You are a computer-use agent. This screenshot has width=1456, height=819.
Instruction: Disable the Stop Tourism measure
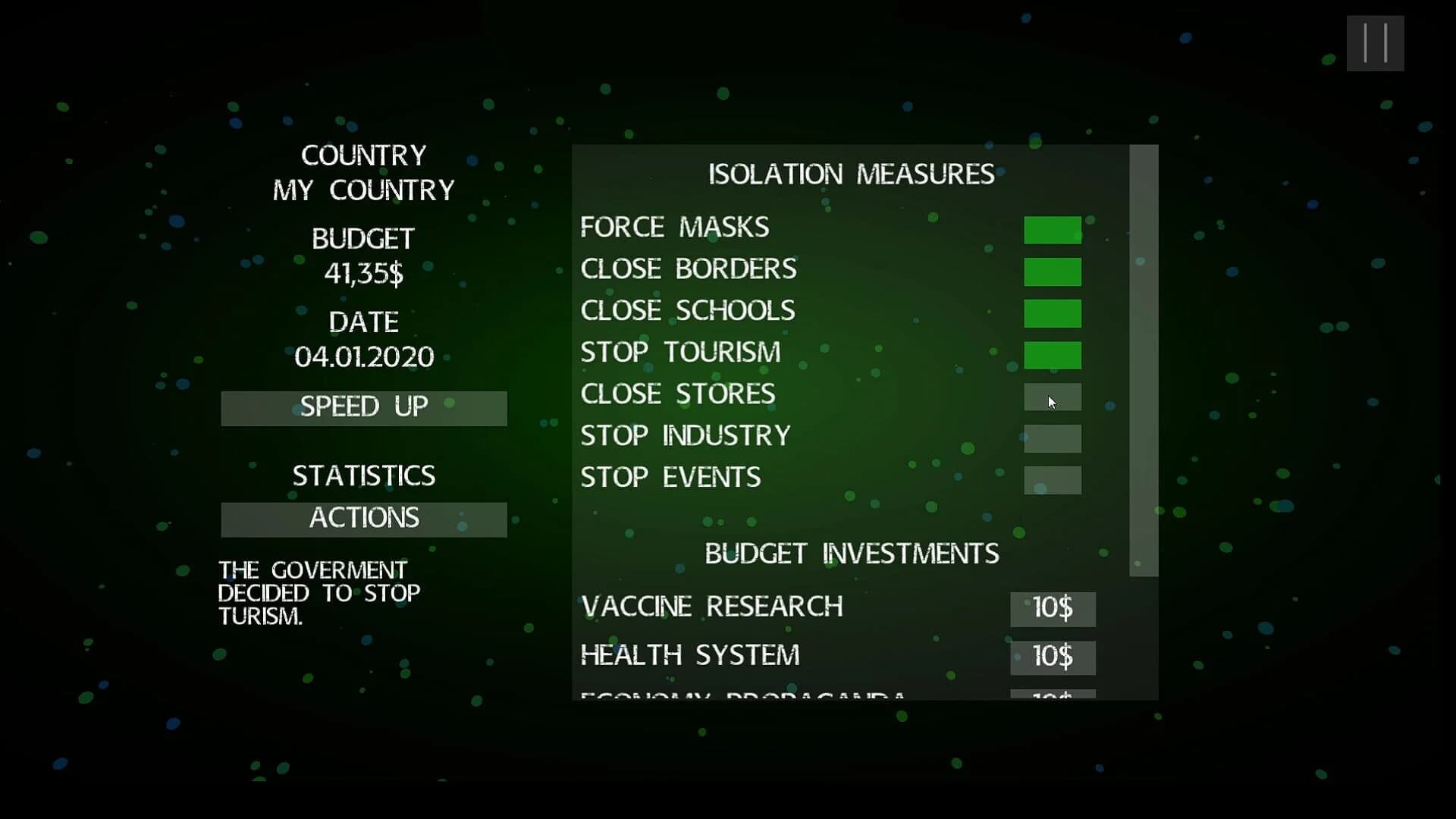tap(1053, 355)
